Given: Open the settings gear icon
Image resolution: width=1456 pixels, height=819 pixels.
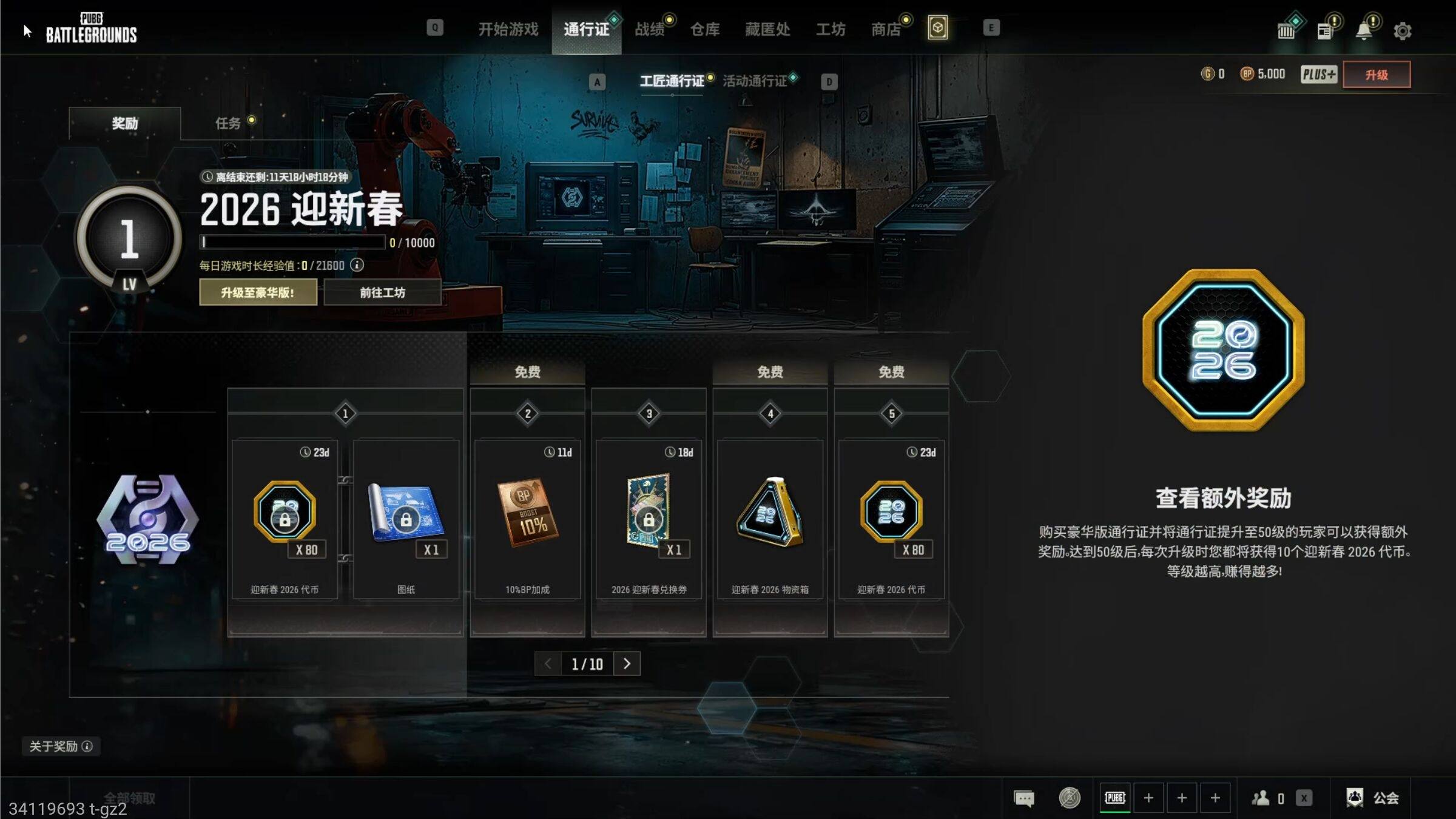Looking at the screenshot, I should [1402, 30].
